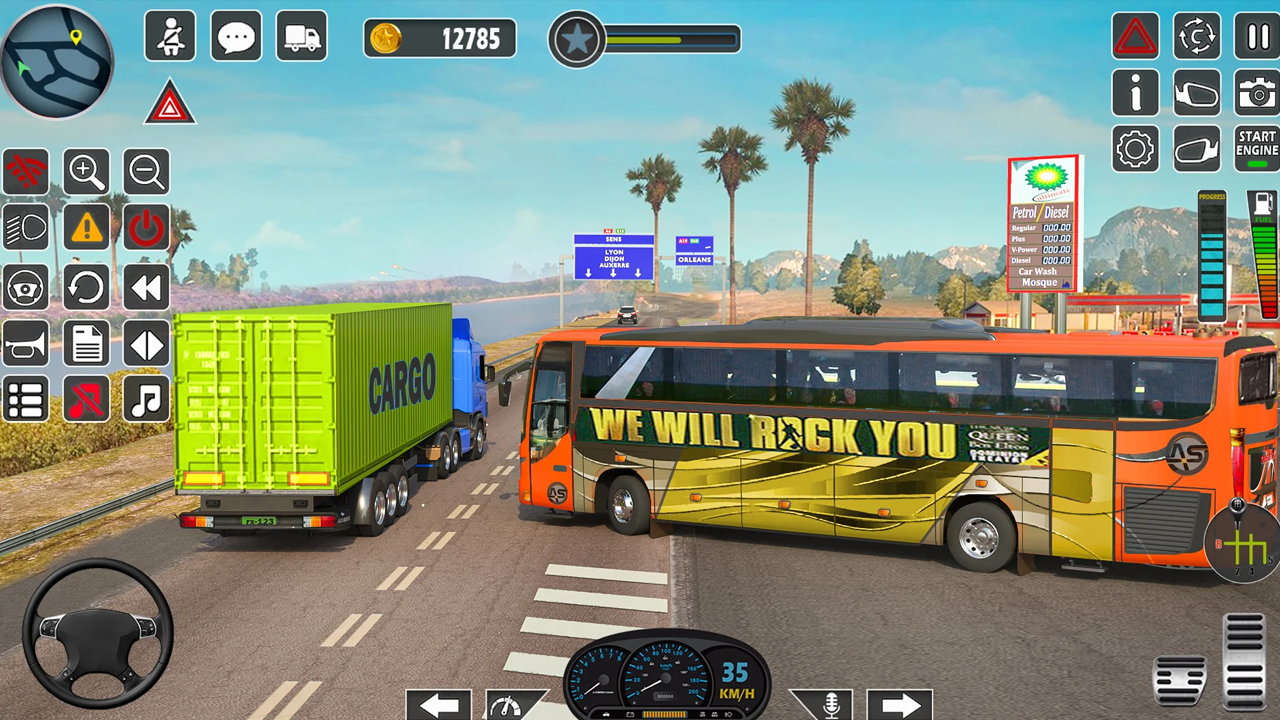Take a screenshot with the camera icon
The width and height of the screenshot is (1280, 720).
[1257, 93]
